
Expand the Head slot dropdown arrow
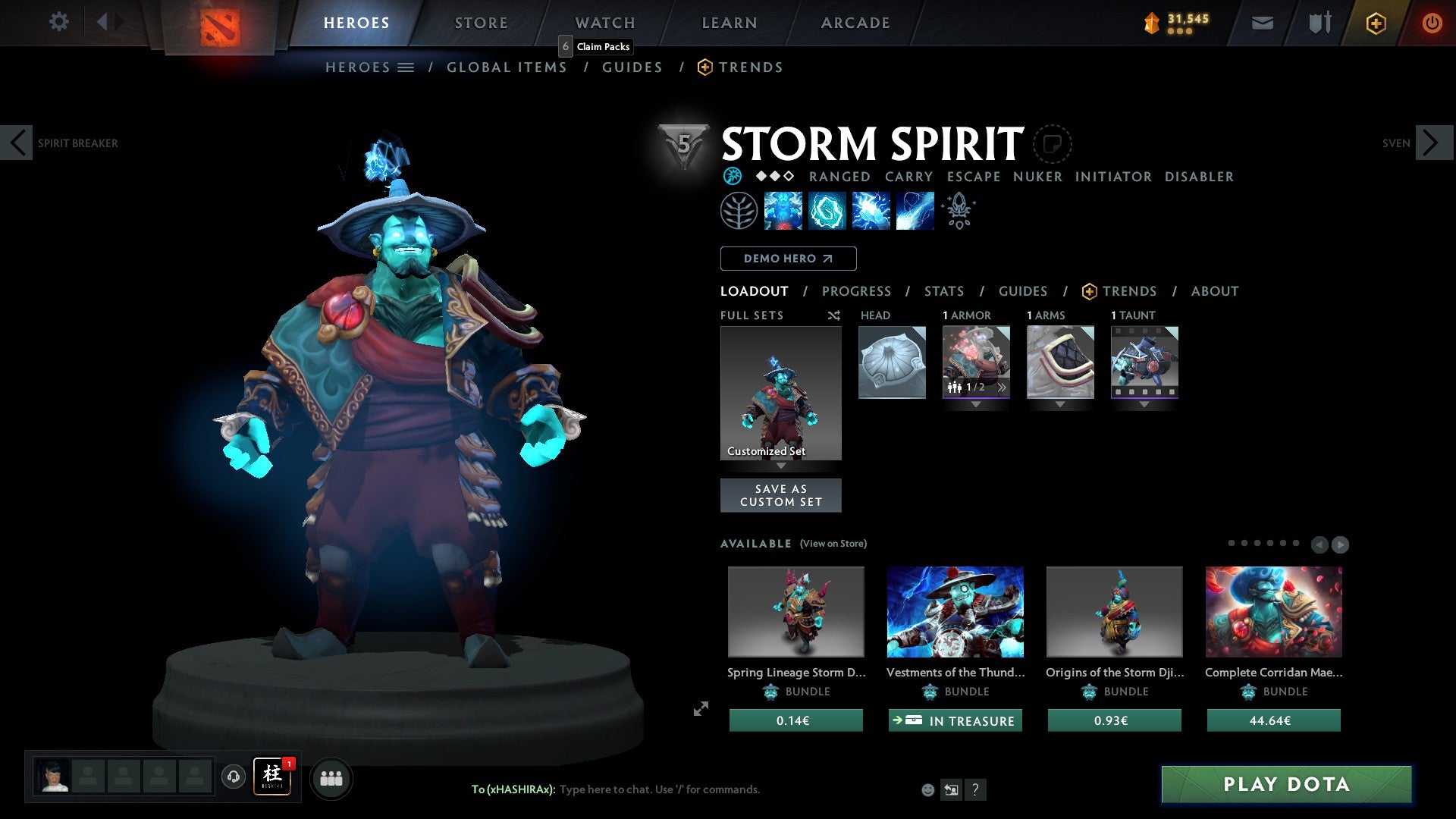click(x=892, y=404)
